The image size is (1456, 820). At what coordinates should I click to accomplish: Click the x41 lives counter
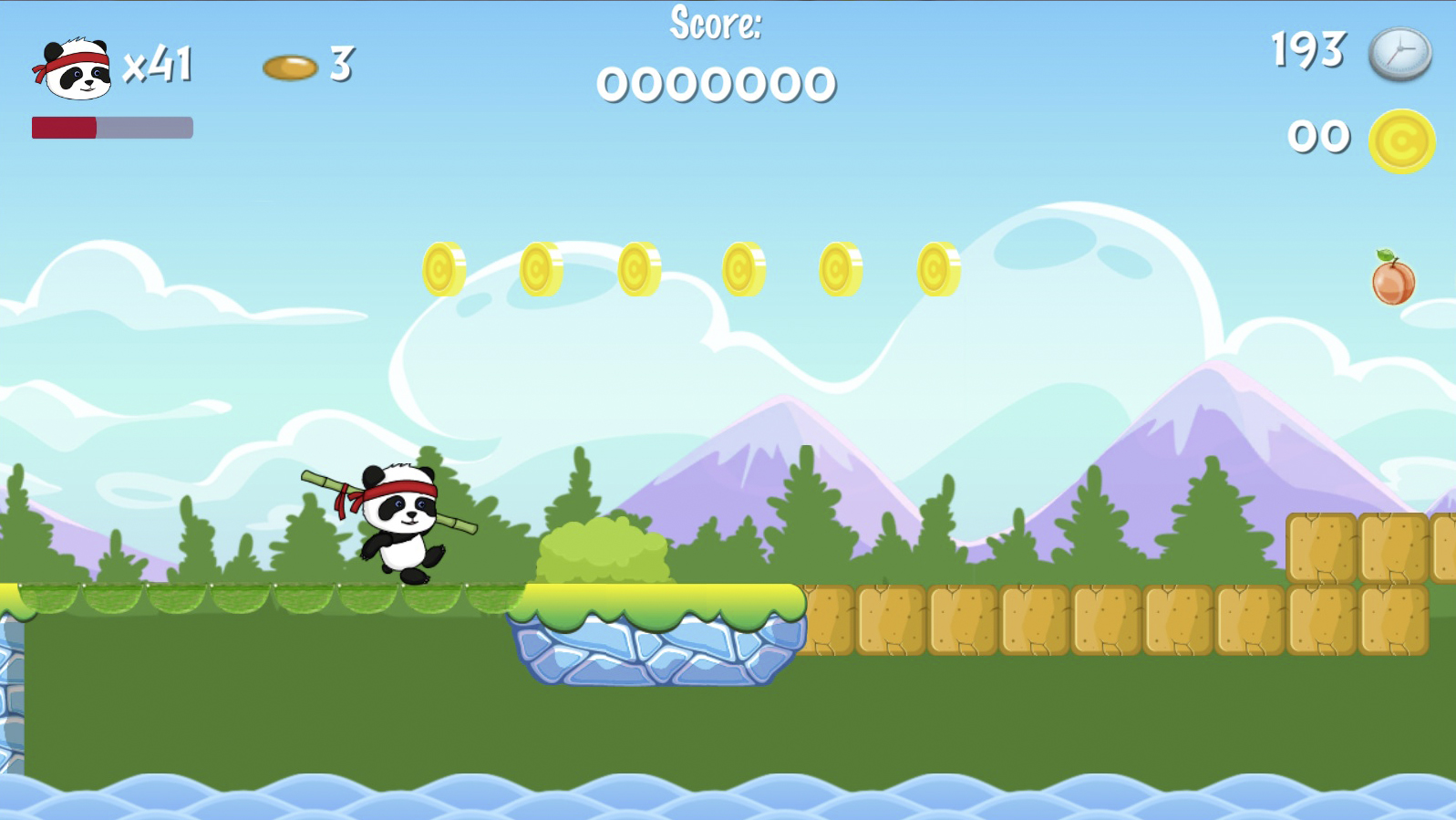(x=160, y=66)
